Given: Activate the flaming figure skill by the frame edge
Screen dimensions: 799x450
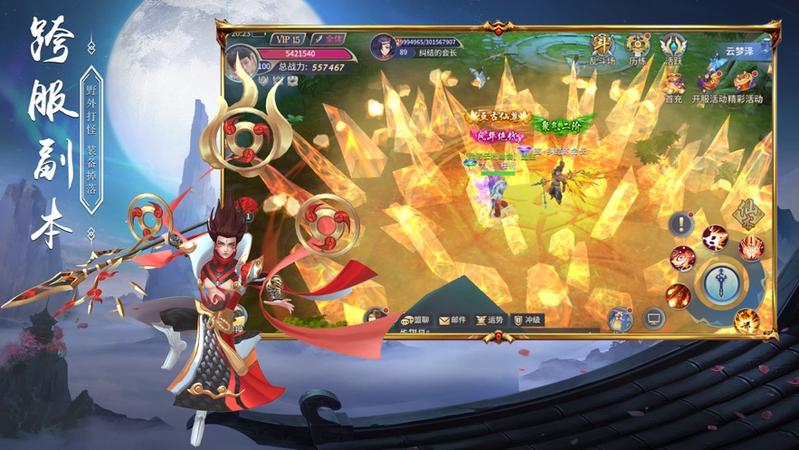Looking at the screenshot, I should coord(752,247).
